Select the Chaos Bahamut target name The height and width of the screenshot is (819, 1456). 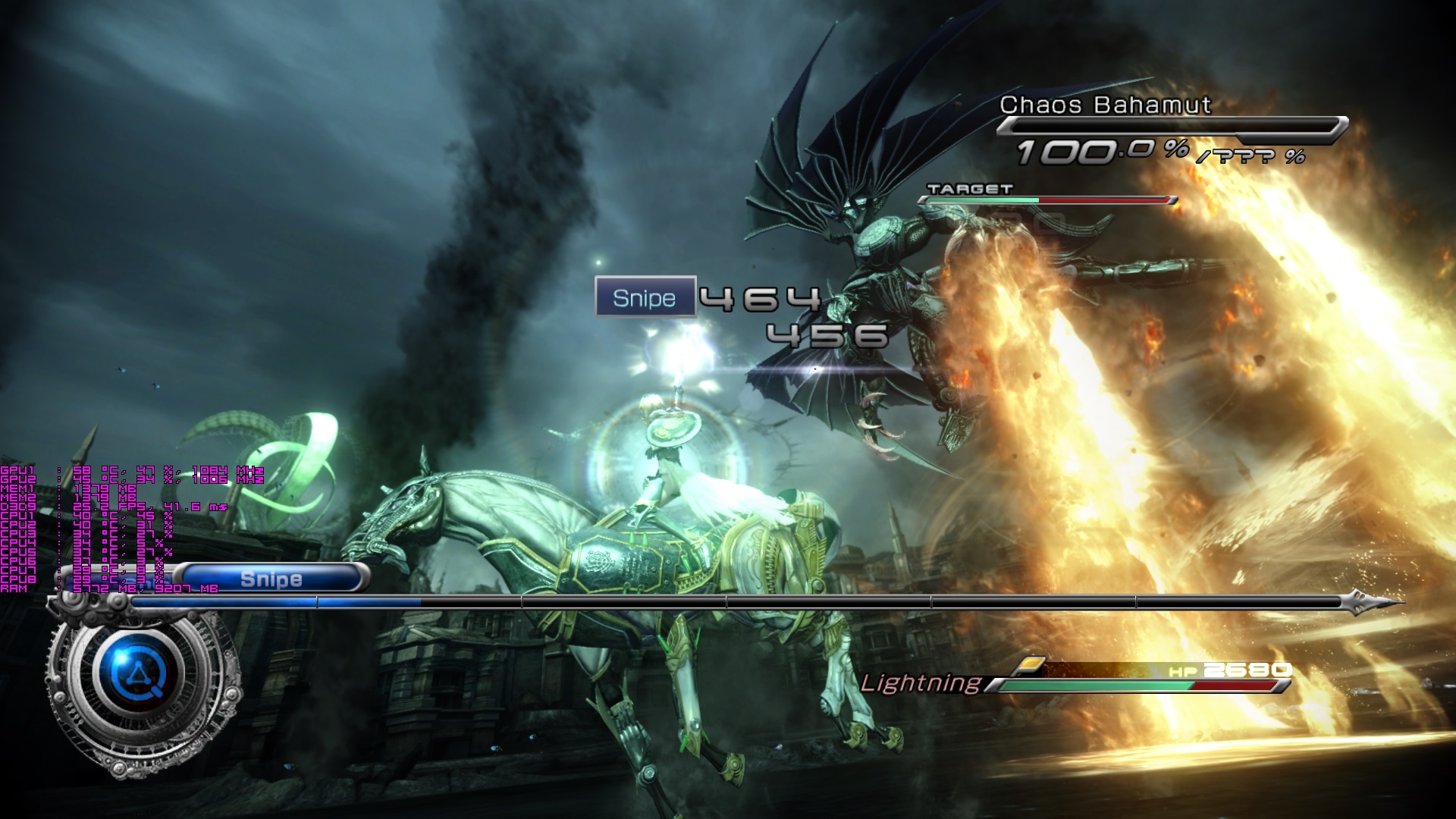coord(1105,105)
